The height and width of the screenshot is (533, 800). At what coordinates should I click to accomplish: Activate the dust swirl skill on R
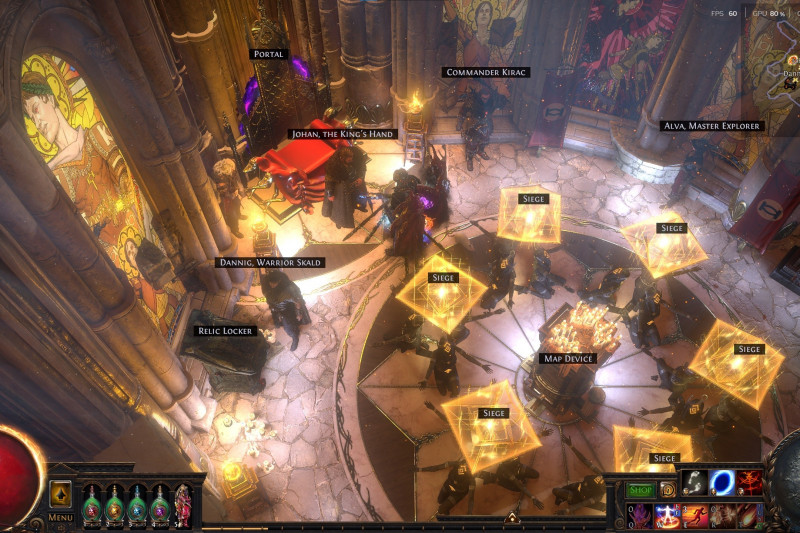point(723,516)
